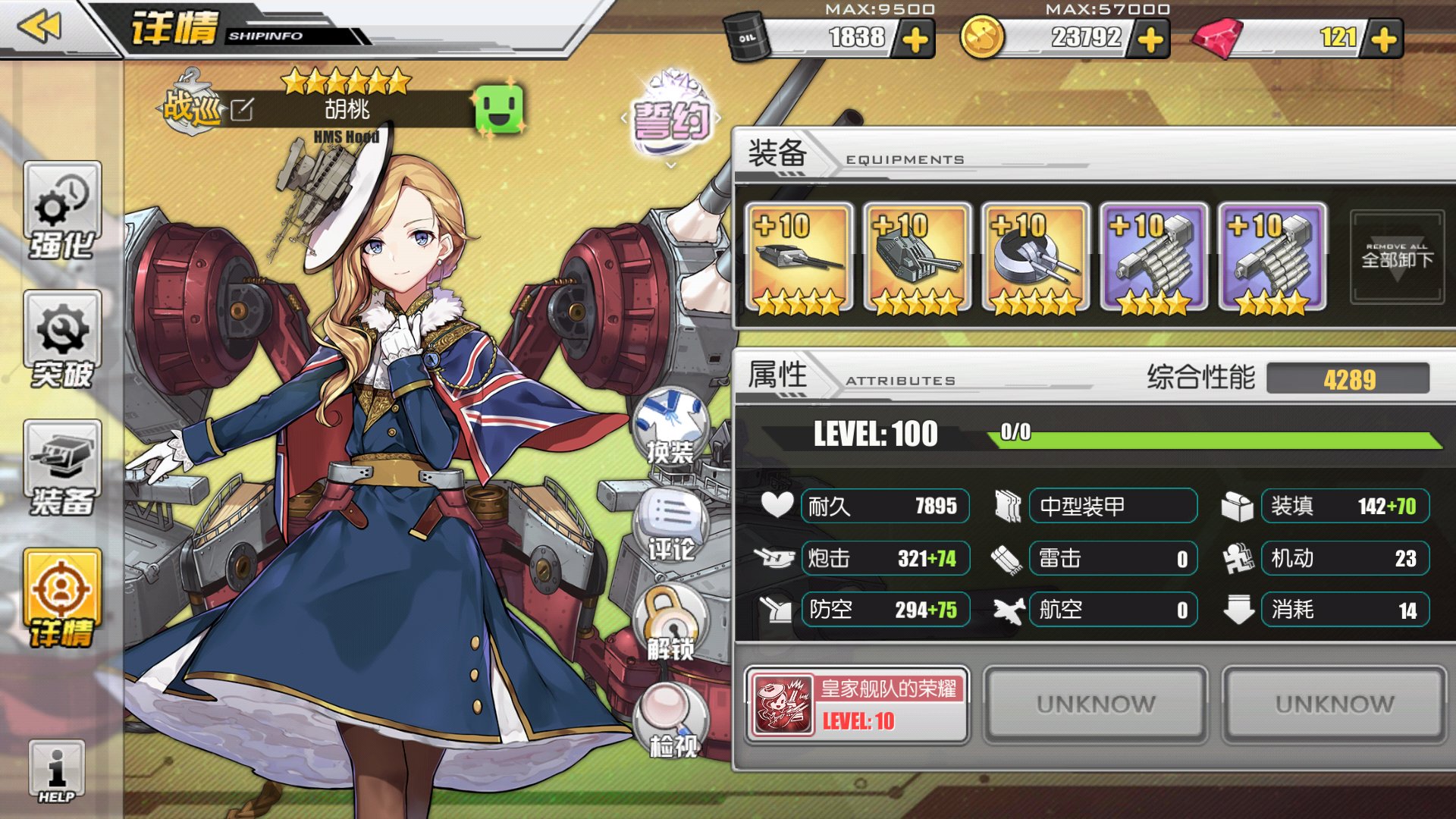Open the 装备 equipment tab in the sidebar
The height and width of the screenshot is (819, 1456).
pyautogui.click(x=62, y=470)
